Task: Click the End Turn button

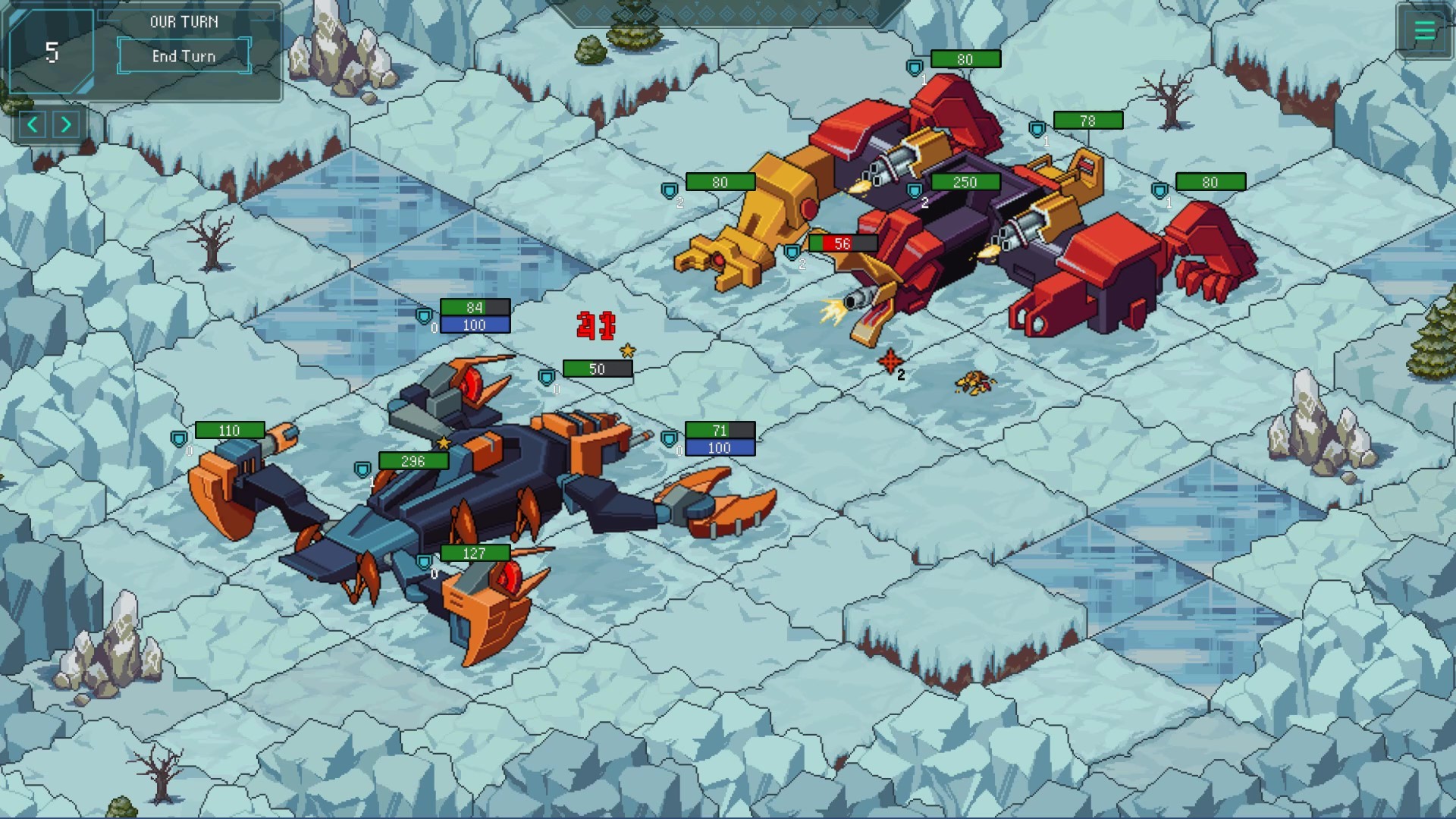Action: click(x=184, y=56)
